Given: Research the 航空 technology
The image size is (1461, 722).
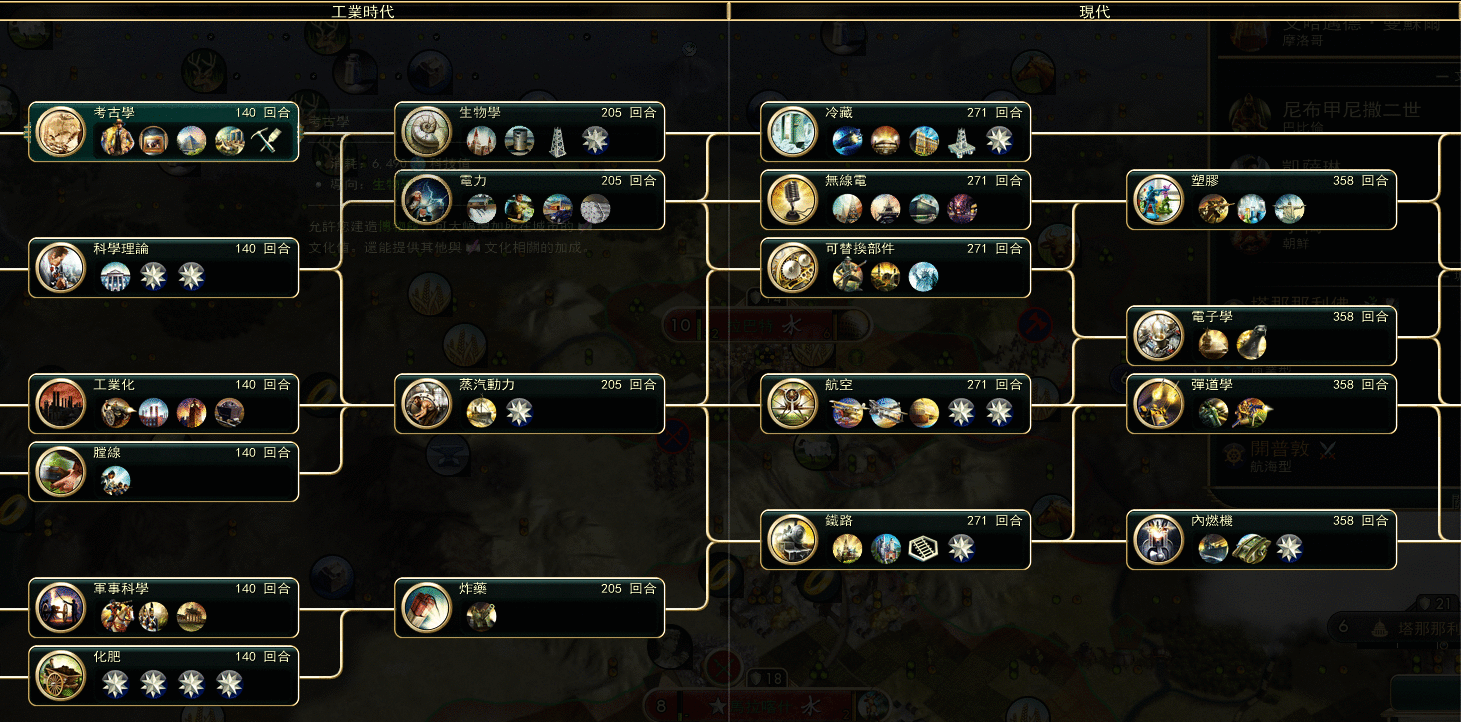Looking at the screenshot, I should [895, 403].
